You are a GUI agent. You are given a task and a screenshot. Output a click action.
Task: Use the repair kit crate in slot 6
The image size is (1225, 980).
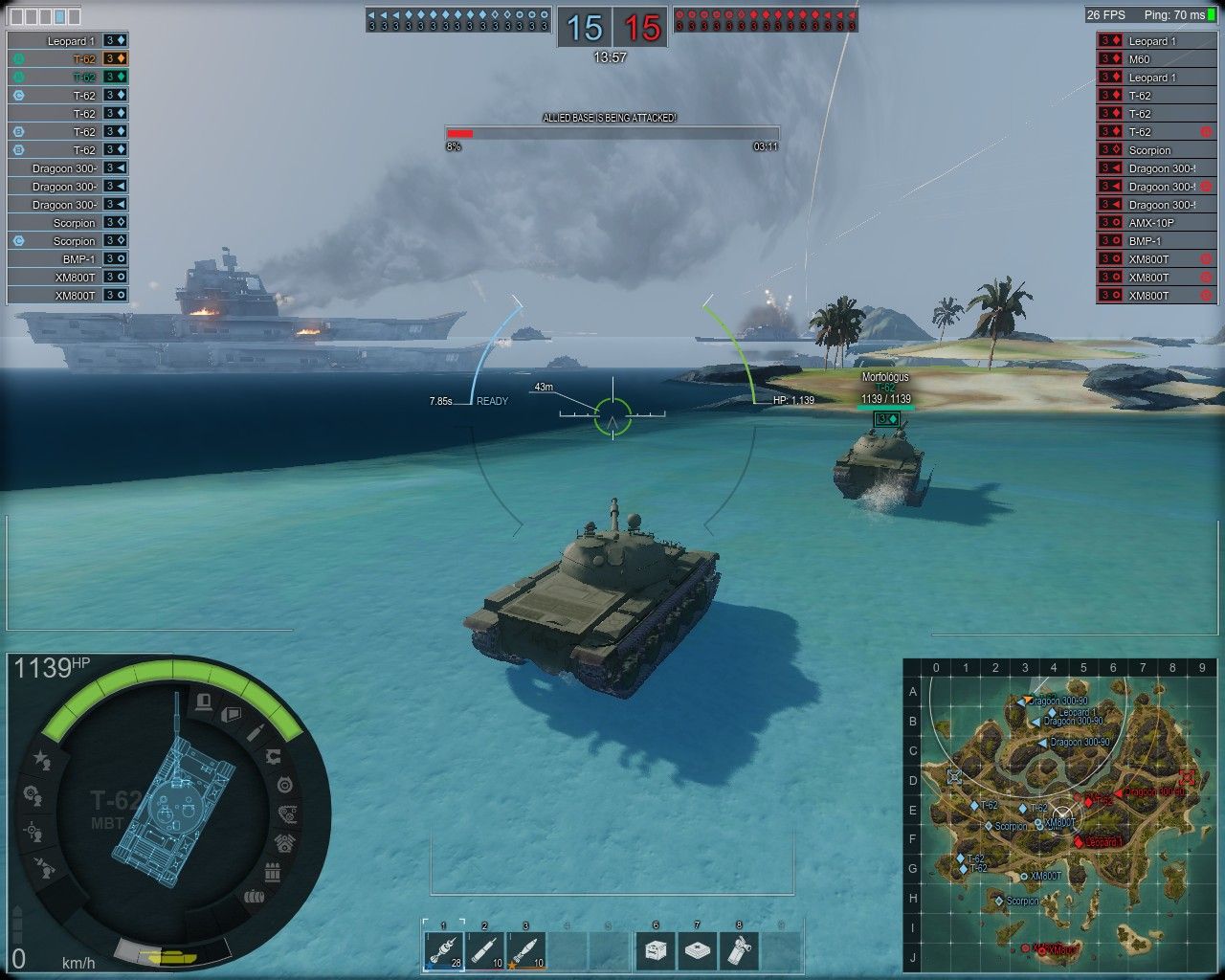656,951
